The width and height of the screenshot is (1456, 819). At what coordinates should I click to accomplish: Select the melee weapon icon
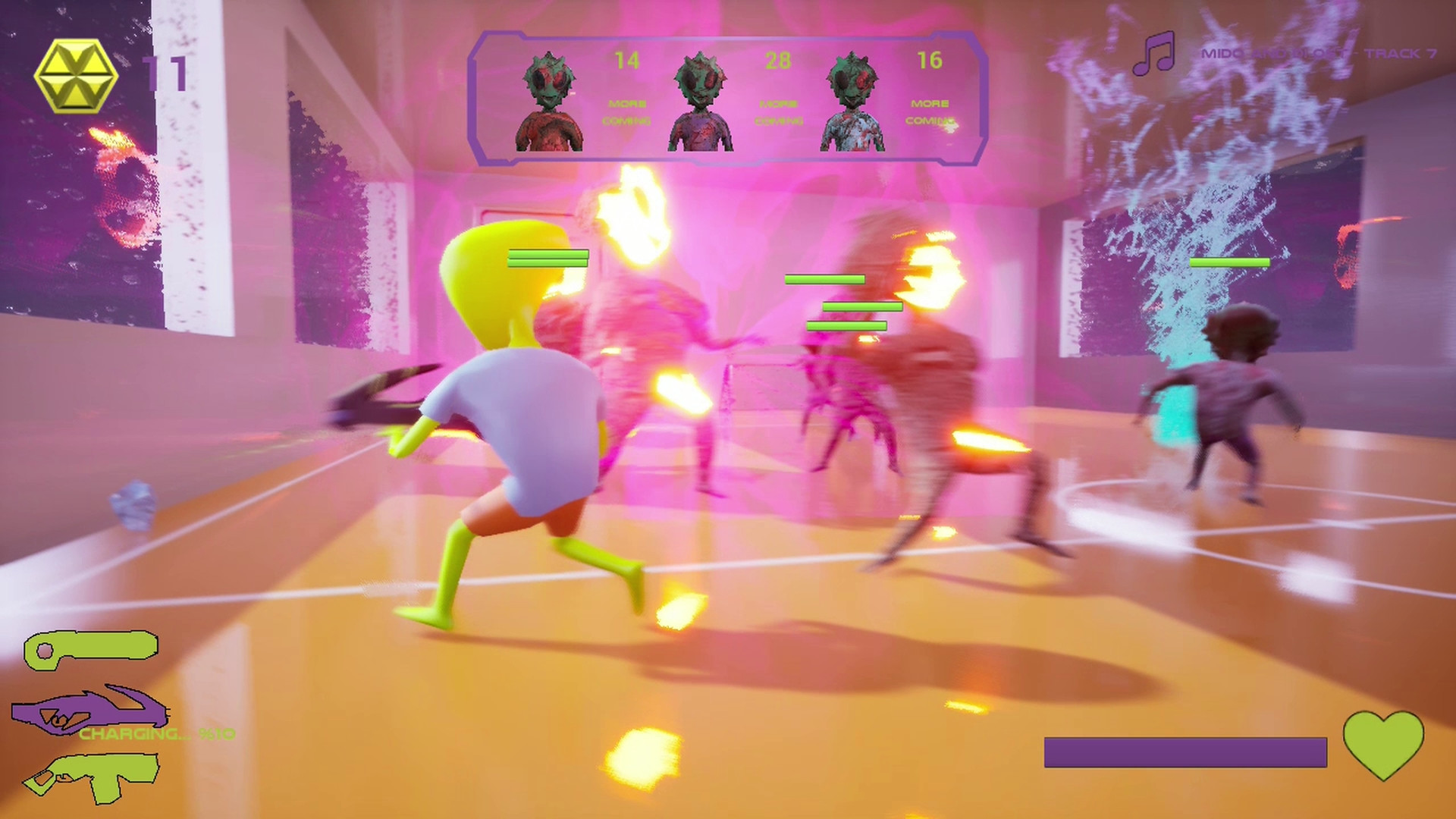(x=91, y=651)
